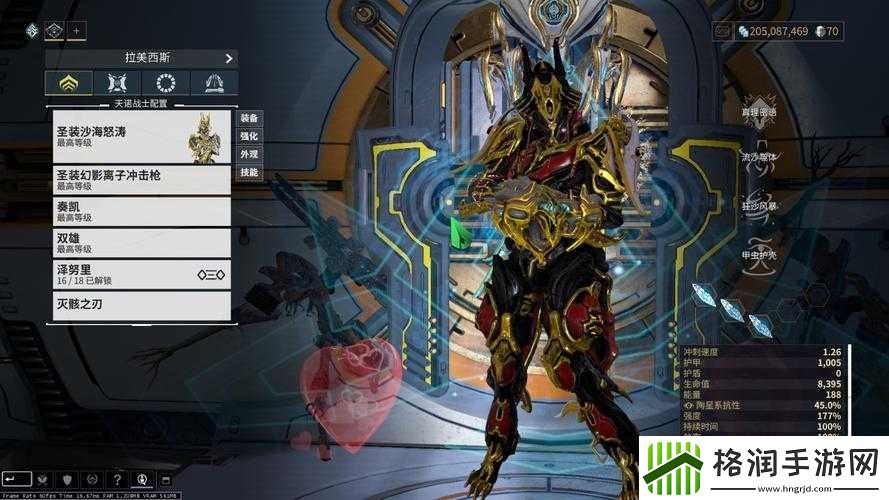Open the 外观 appearance option
The height and width of the screenshot is (500, 889).
click(249, 154)
